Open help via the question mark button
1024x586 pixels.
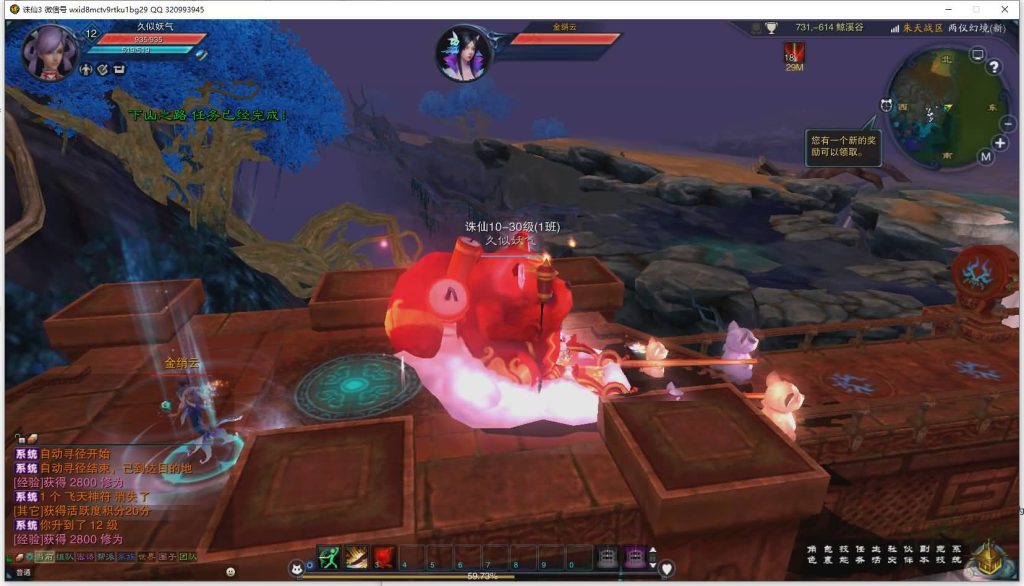[994, 67]
